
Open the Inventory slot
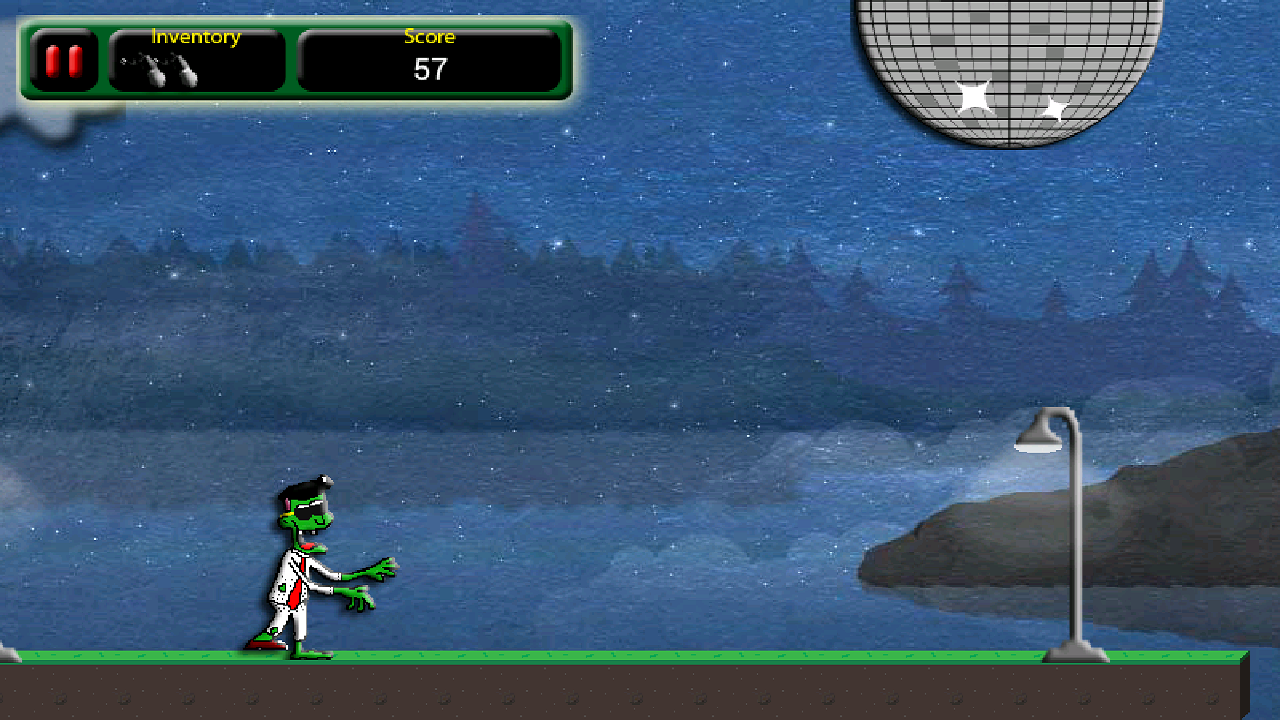[195, 60]
